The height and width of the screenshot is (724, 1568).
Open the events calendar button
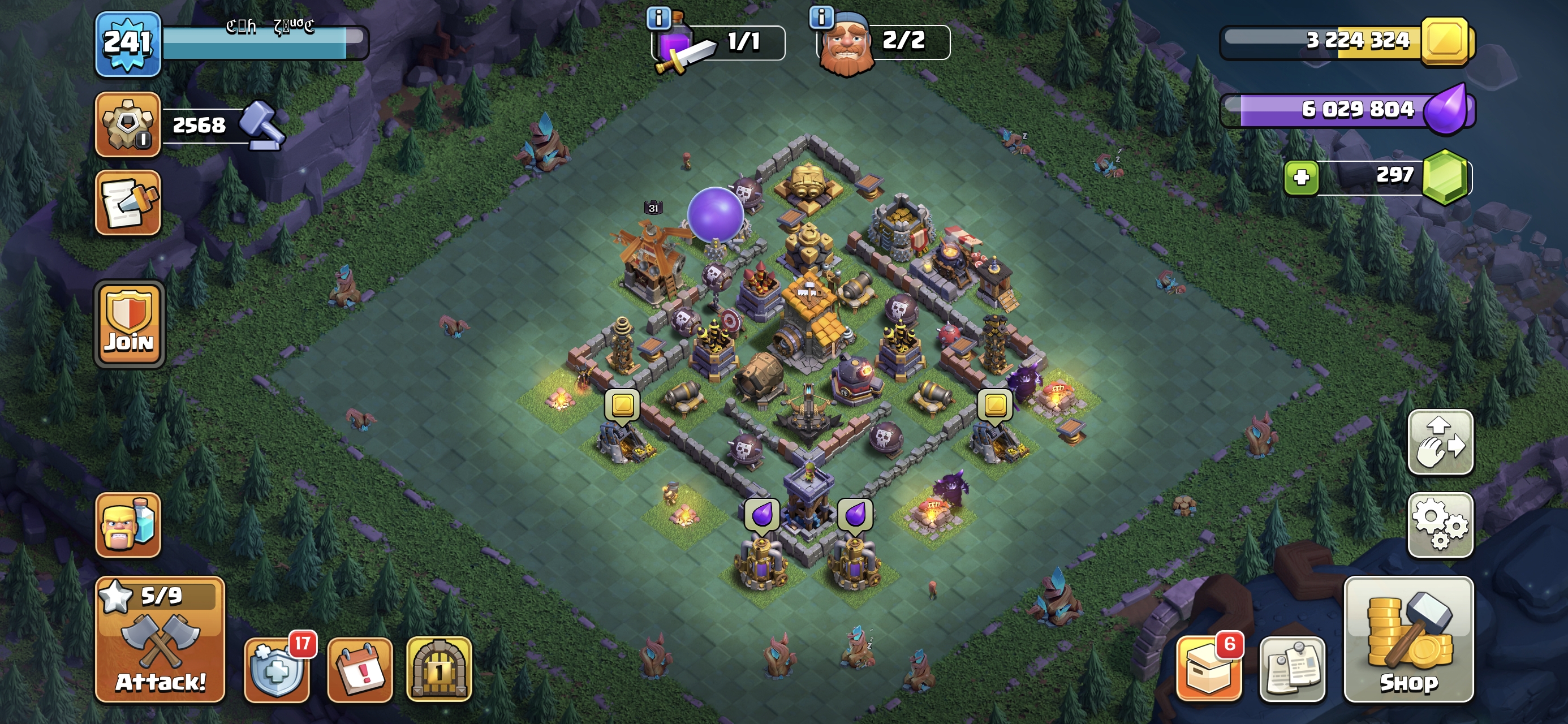coord(360,670)
